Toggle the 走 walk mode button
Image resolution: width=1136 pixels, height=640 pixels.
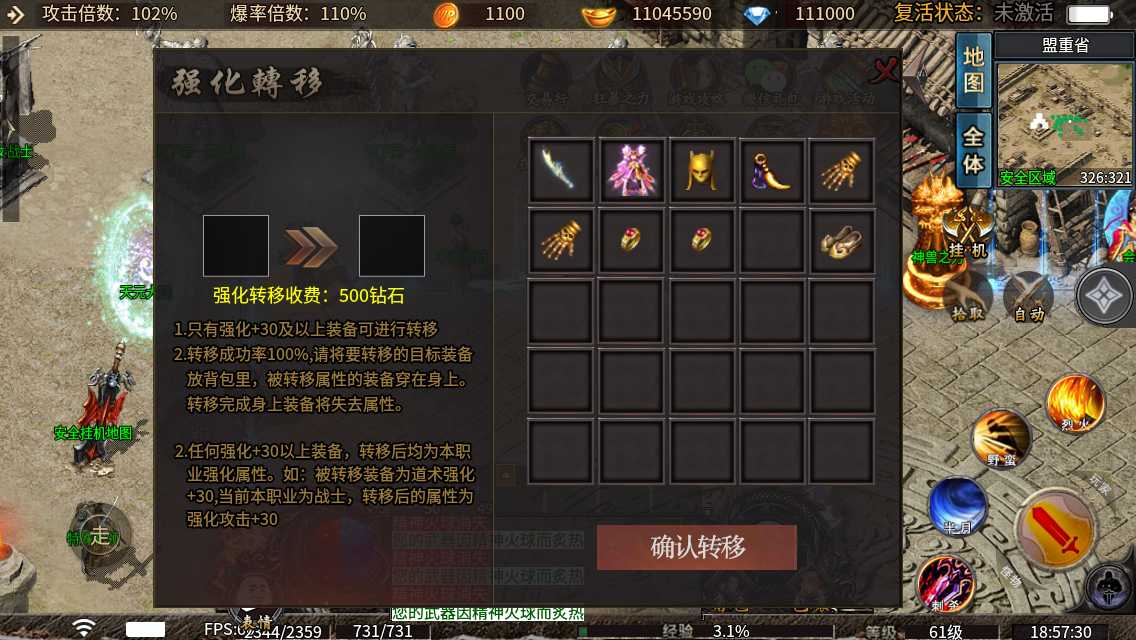coord(99,534)
